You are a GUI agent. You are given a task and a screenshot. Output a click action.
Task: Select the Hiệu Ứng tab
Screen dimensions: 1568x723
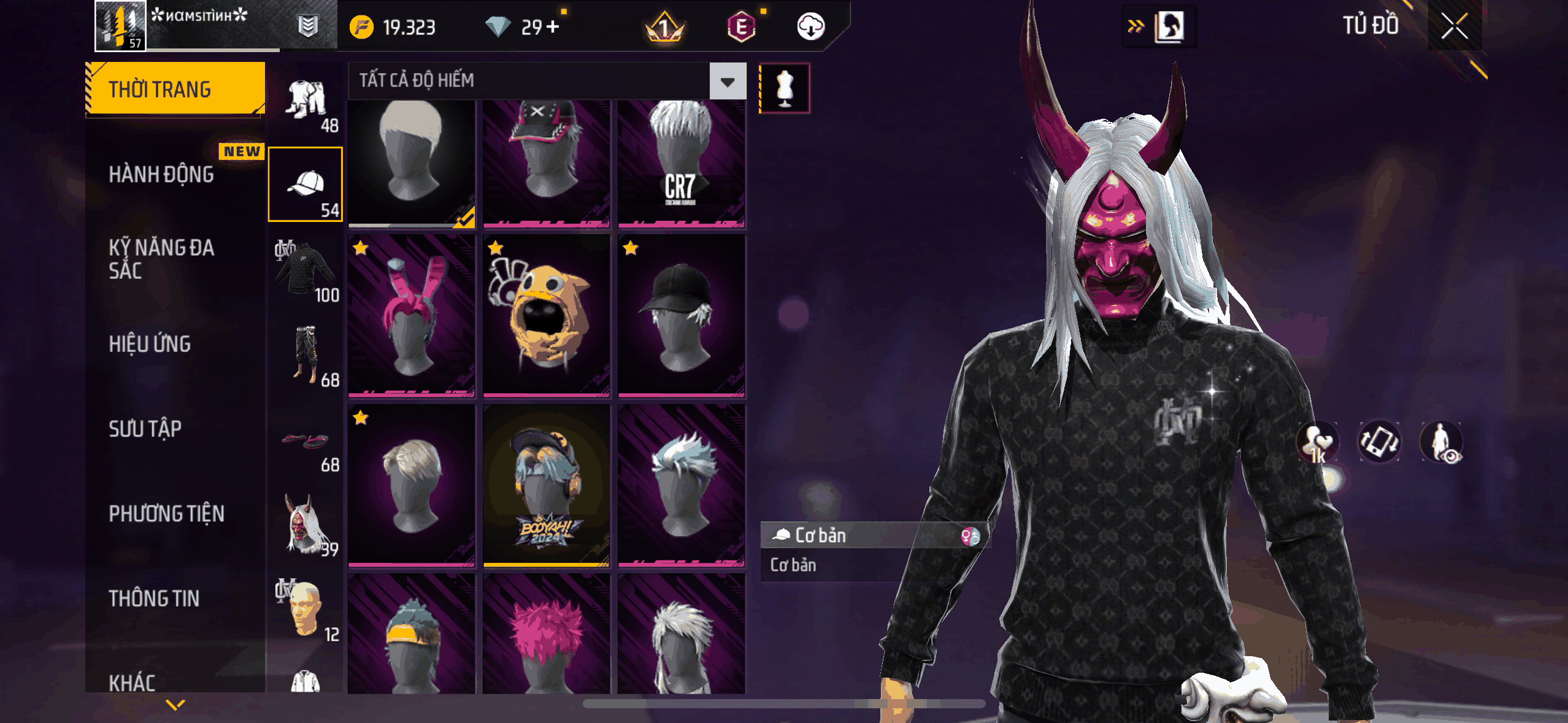150,344
